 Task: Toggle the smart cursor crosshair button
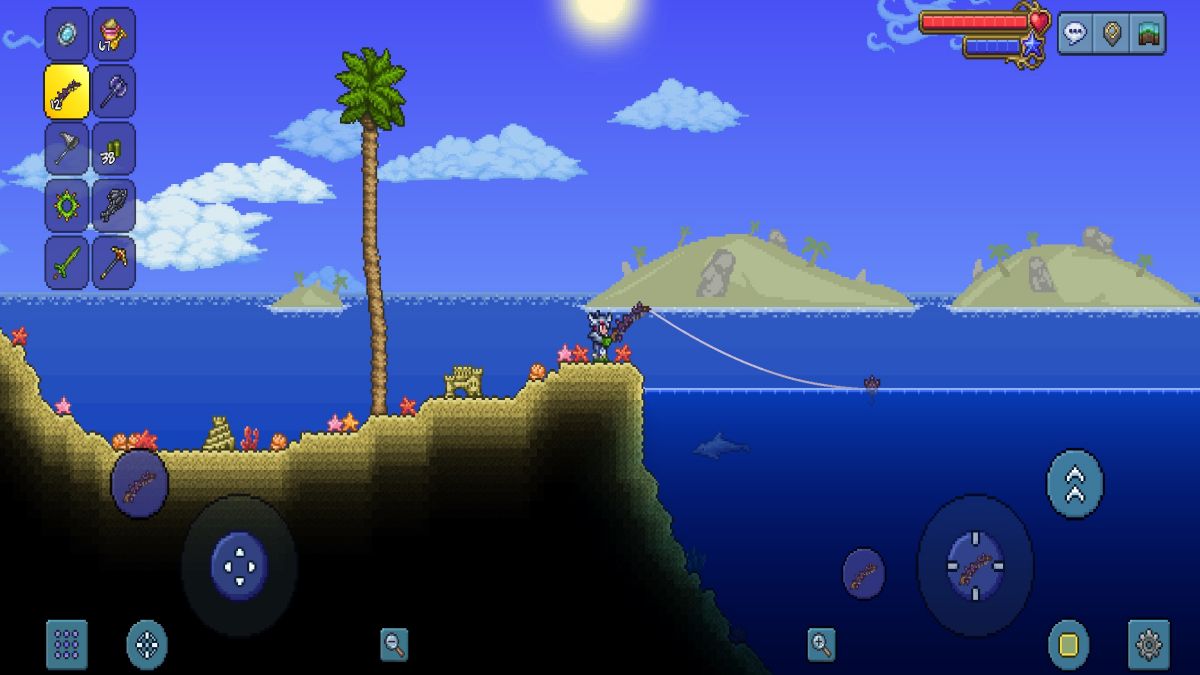(x=147, y=644)
